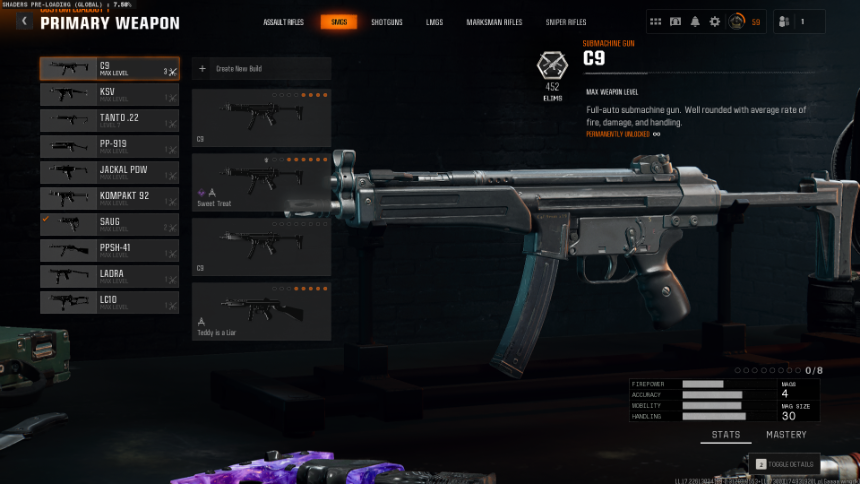Choose the Kompakt 92 SMG
The height and width of the screenshot is (484, 860).
(x=109, y=199)
